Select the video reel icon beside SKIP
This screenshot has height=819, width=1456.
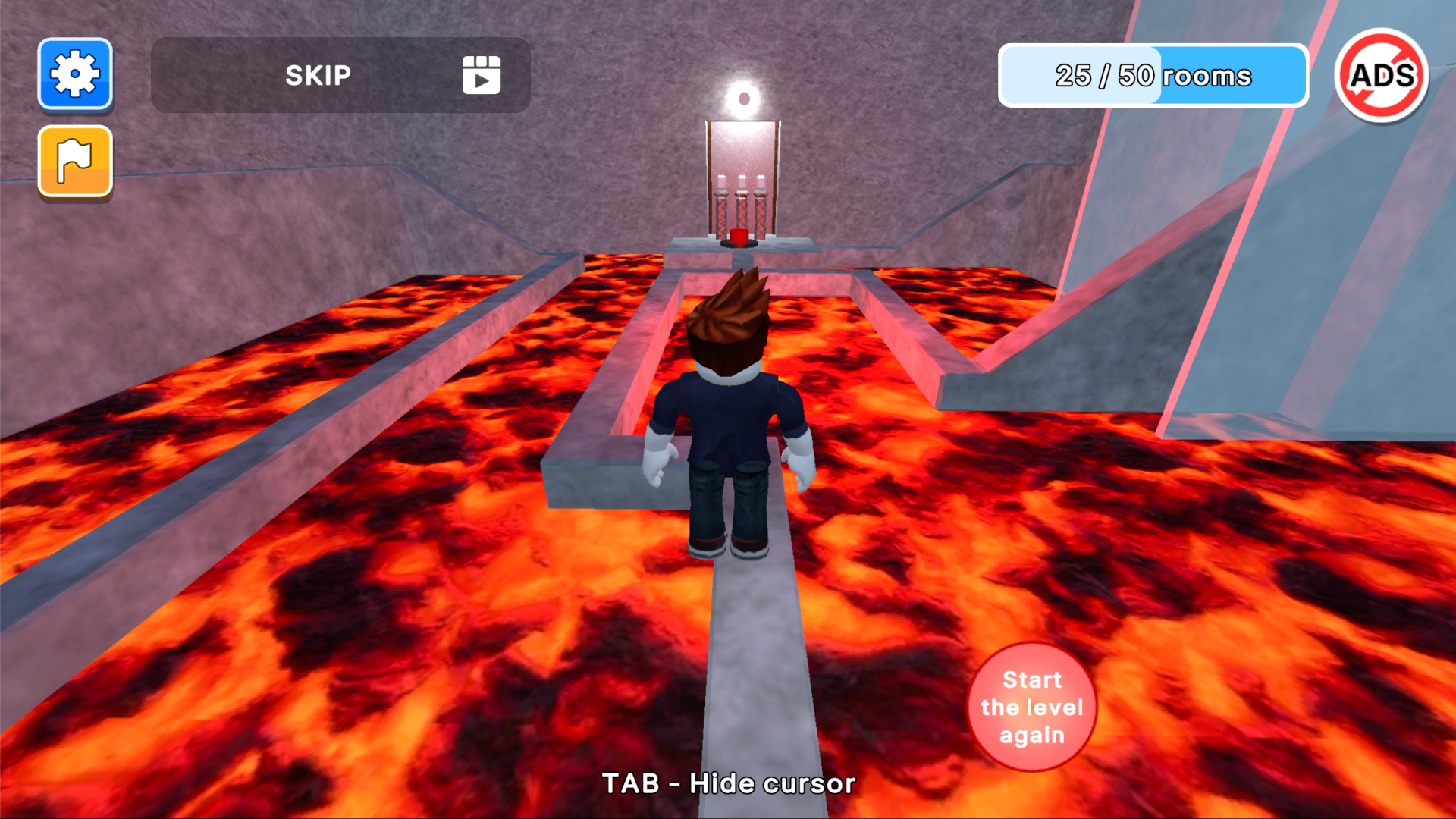tap(482, 75)
